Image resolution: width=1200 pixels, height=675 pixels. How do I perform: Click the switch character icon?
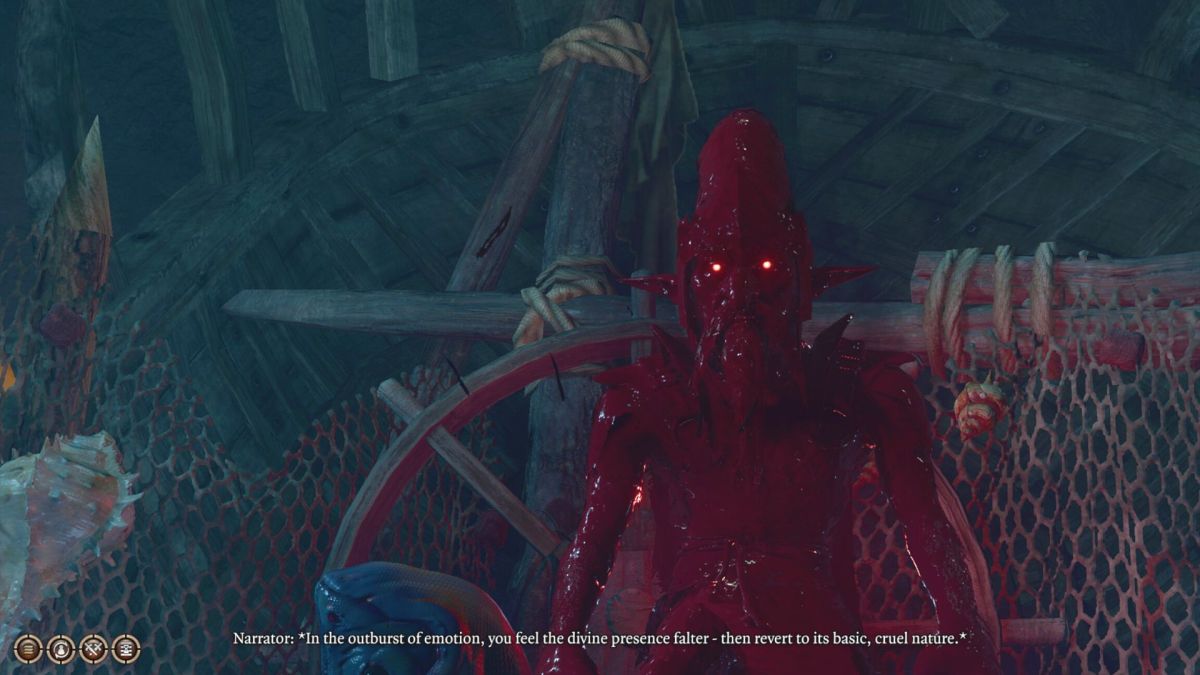point(60,648)
